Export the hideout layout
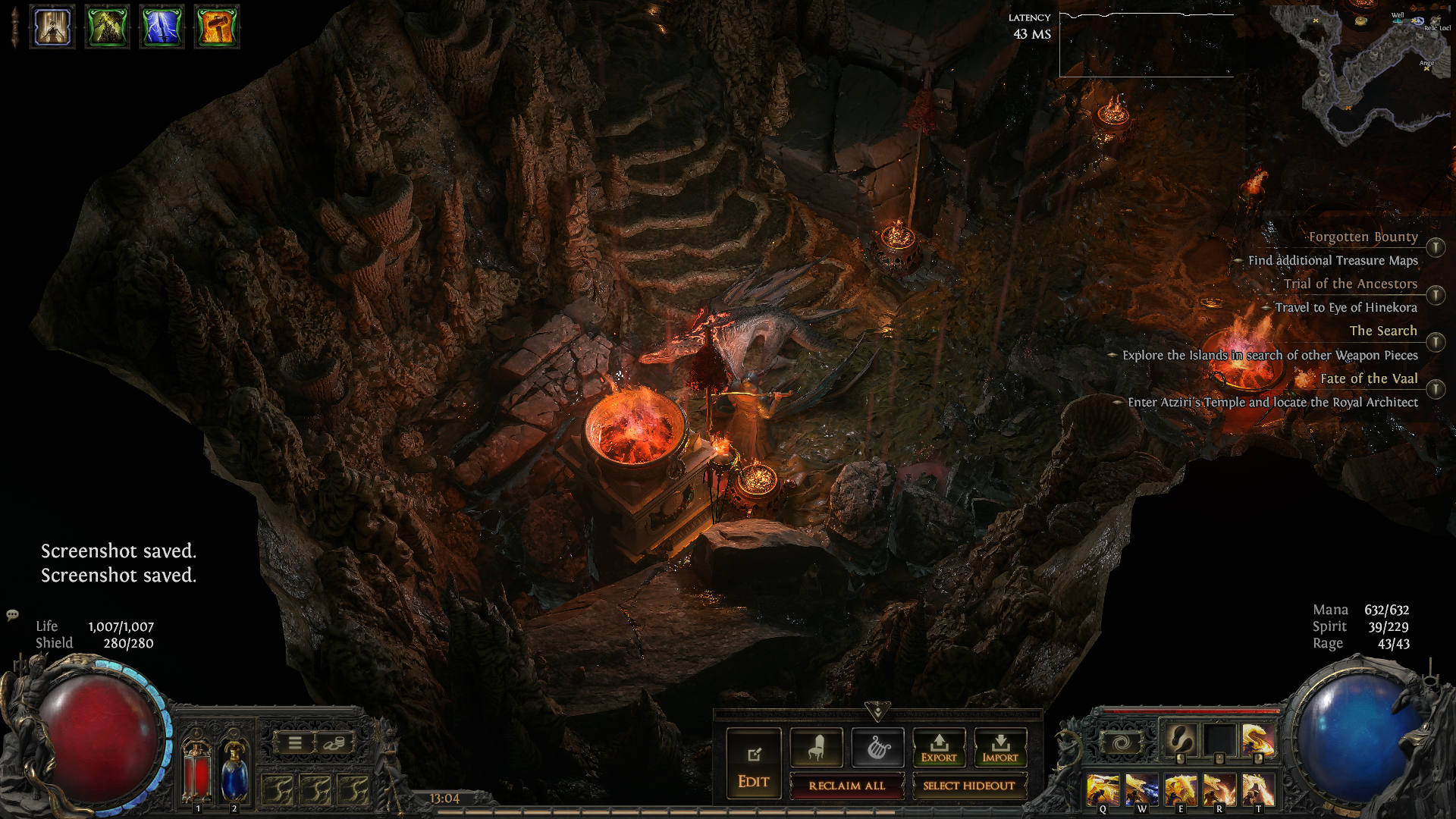 tap(939, 748)
